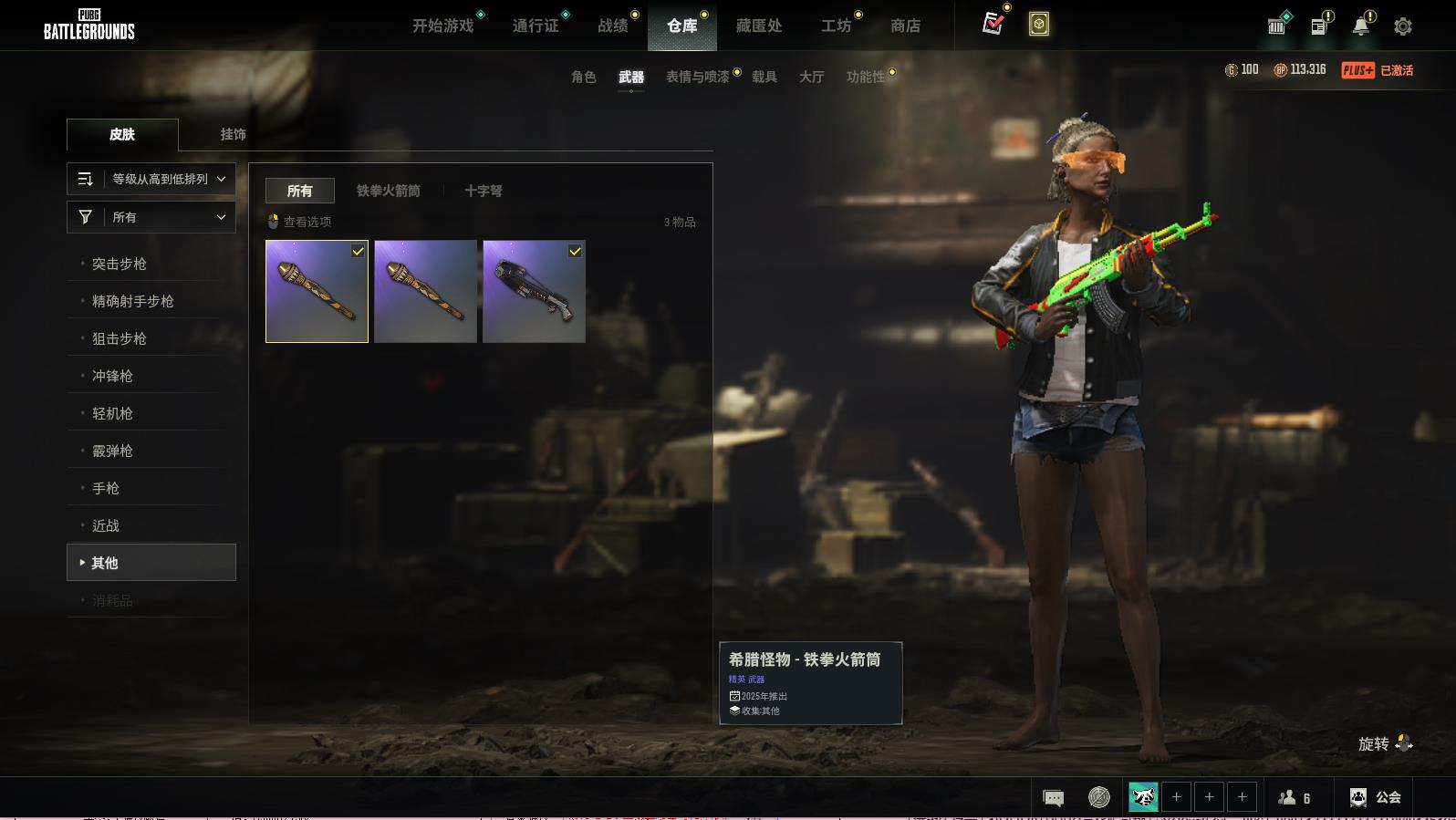The height and width of the screenshot is (820, 1456).
Task: Open the 等级从高到低排列 sort dropdown
Action: [x=151, y=179]
